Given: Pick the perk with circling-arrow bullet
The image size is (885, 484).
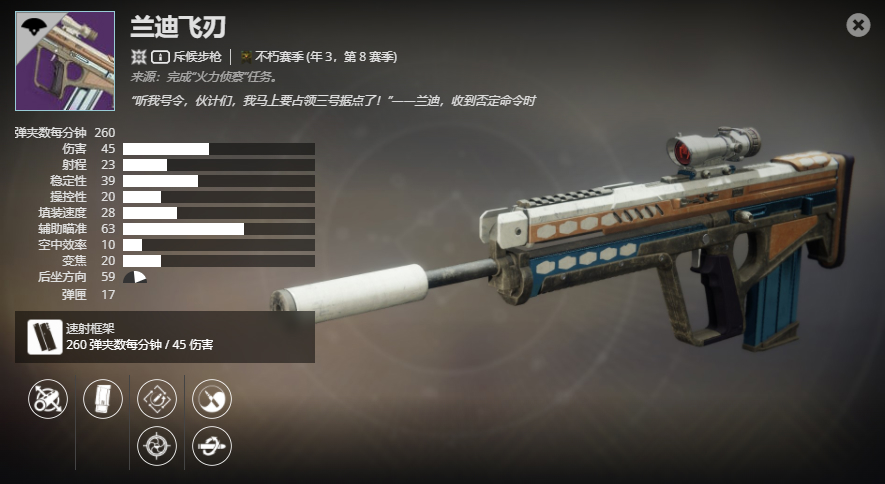Looking at the screenshot, I should [x=212, y=446].
